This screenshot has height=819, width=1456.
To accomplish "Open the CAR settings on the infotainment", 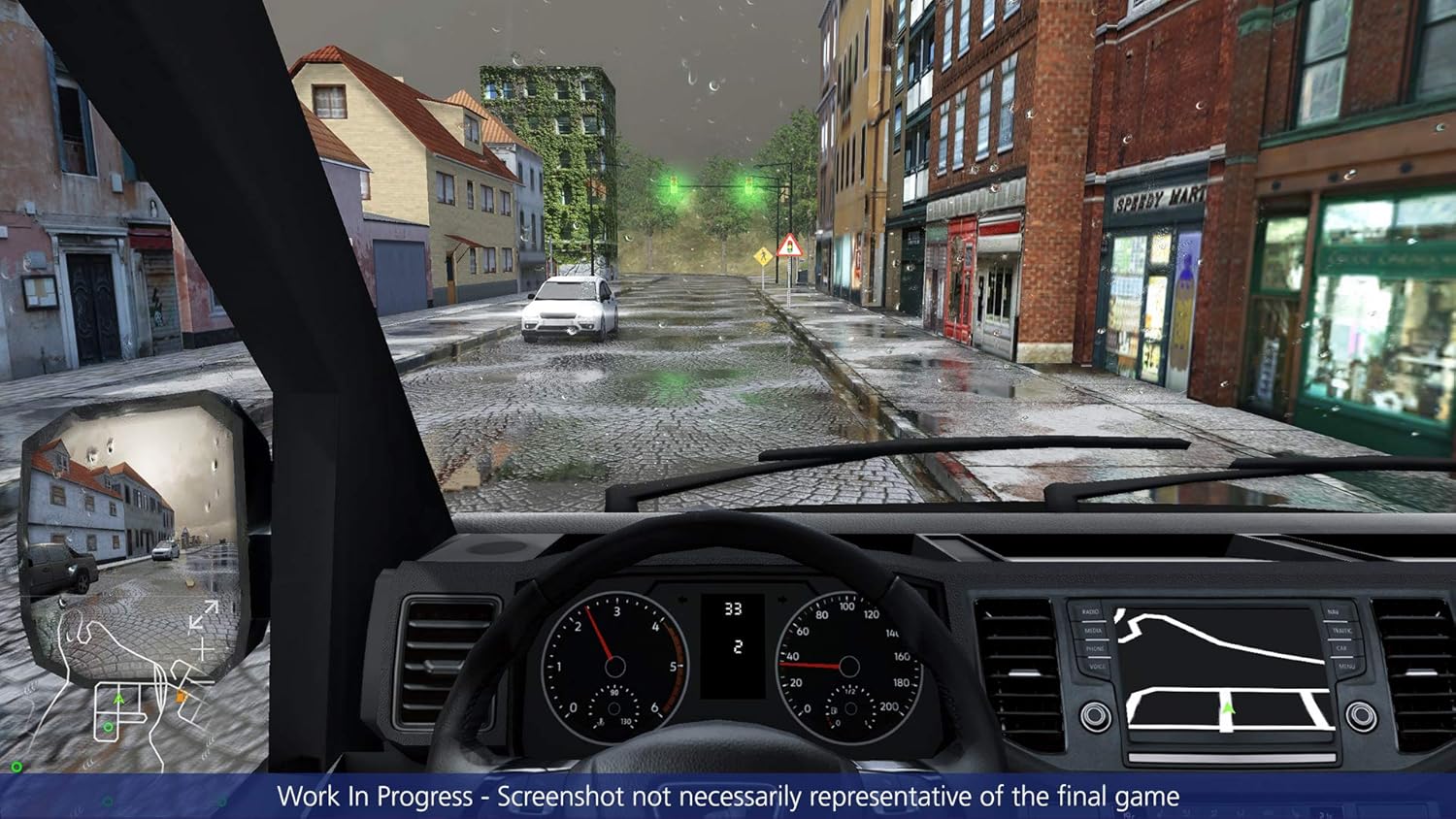I will coord(1342,648).
